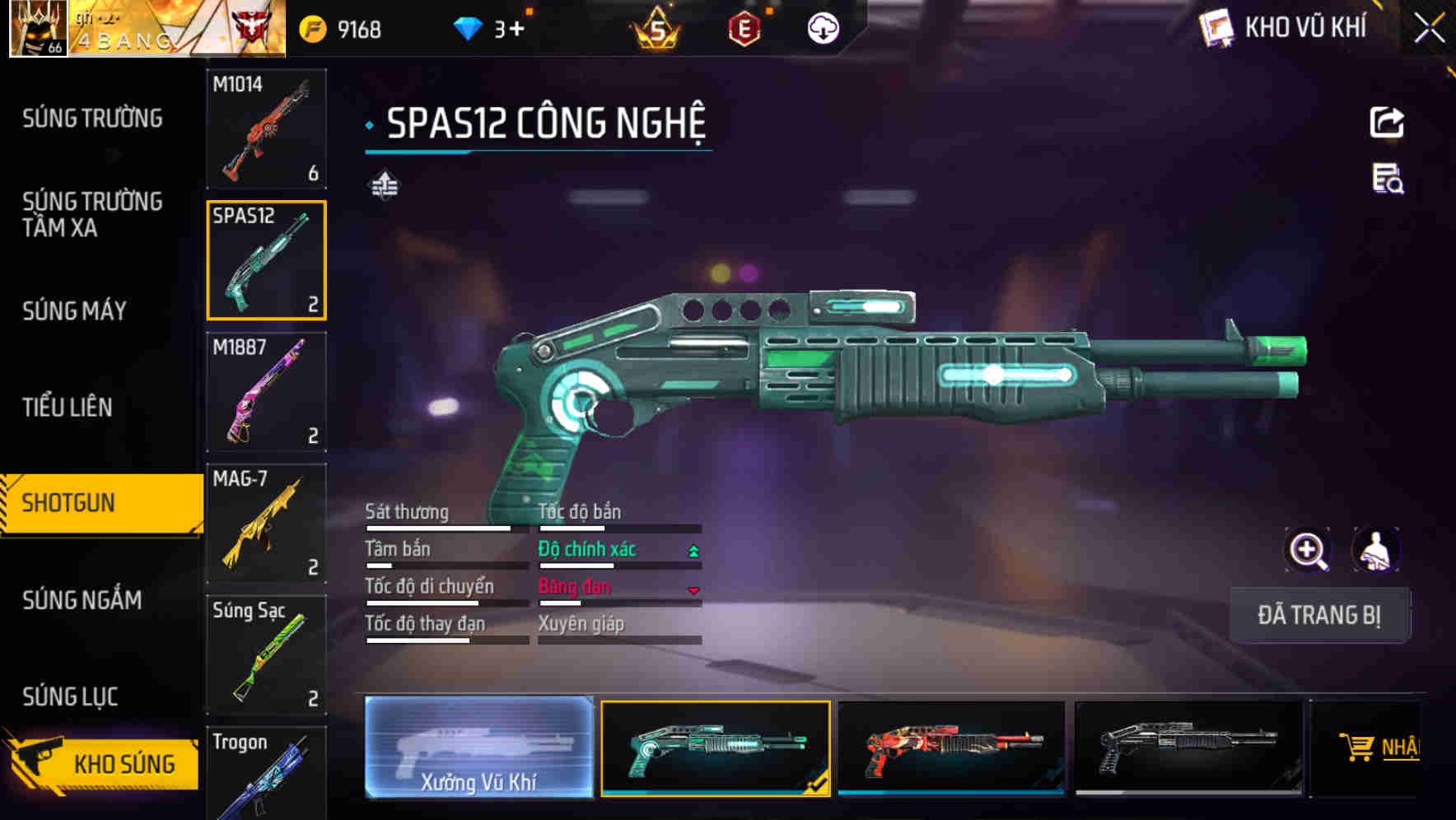Switch to the Súng Lục category
1456x820 pixels.
coord(70,697)
